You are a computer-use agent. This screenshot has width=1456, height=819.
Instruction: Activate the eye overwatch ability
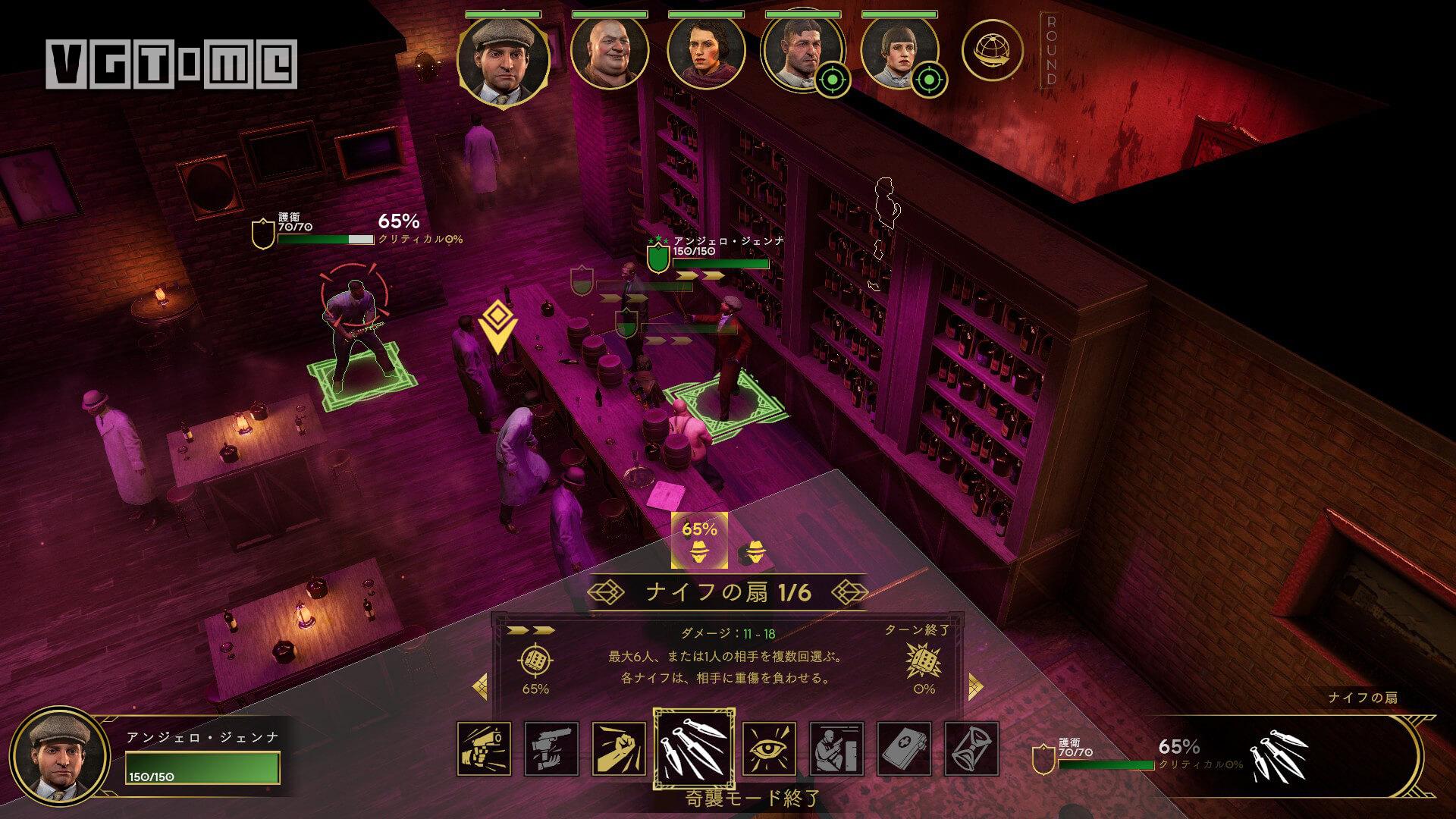coord(769,748)
